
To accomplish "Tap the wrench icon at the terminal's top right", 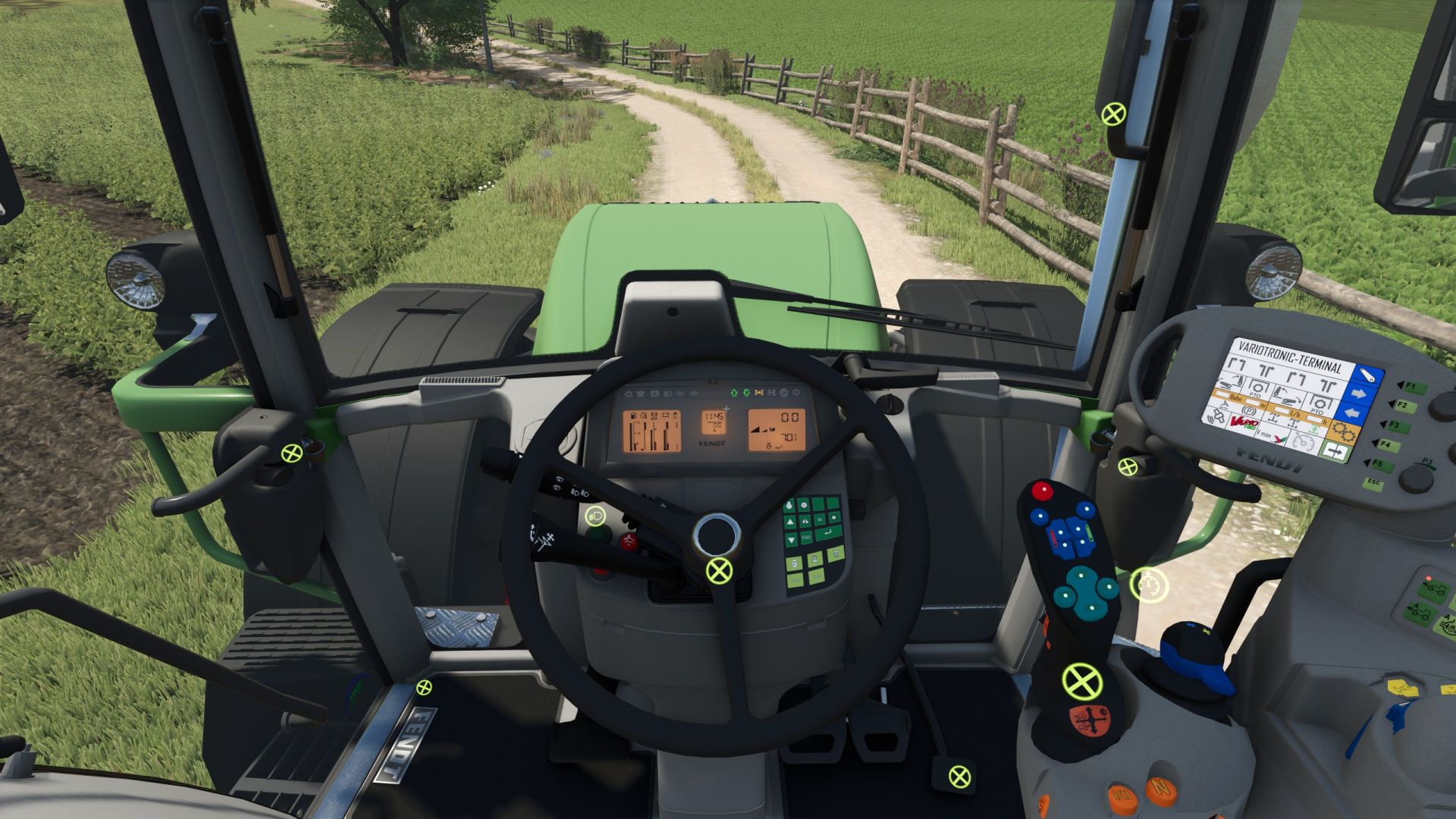I will tap(1367, 375).
